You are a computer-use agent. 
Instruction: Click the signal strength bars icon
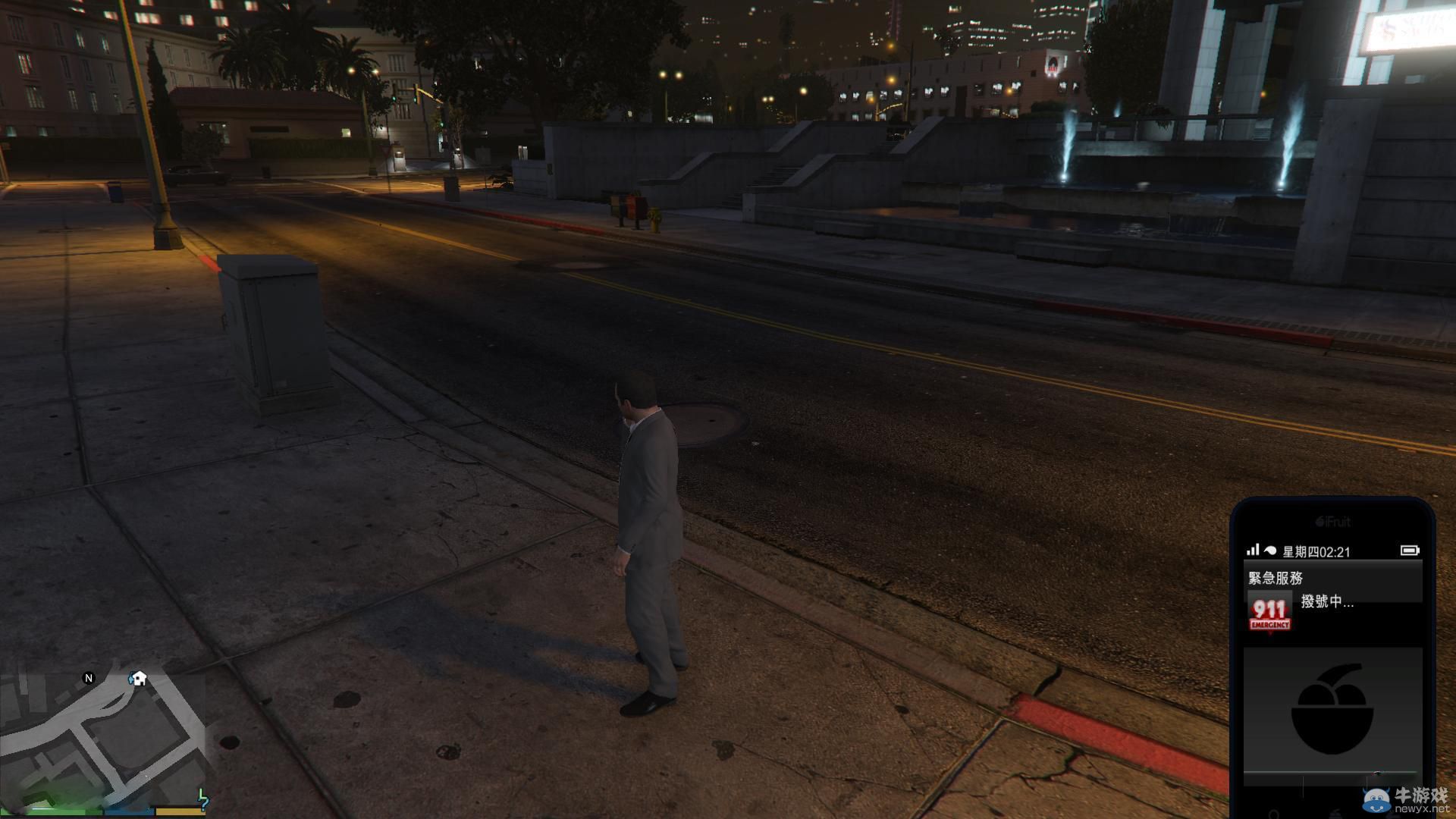click(x=1254, y=549)
